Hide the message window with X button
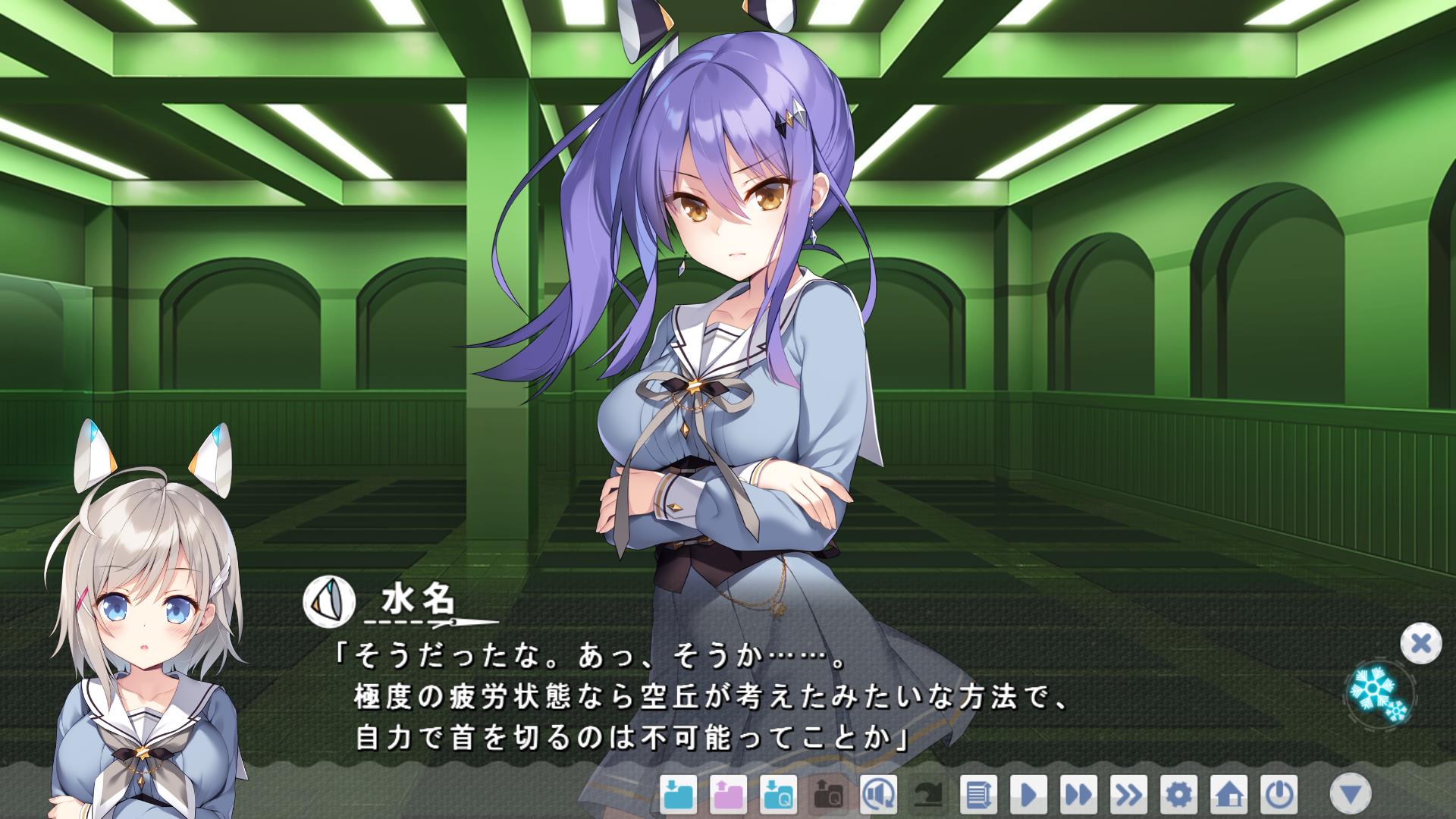Image resolution: width=1456 pixels, height=819 pixels. coord(1420,644)
